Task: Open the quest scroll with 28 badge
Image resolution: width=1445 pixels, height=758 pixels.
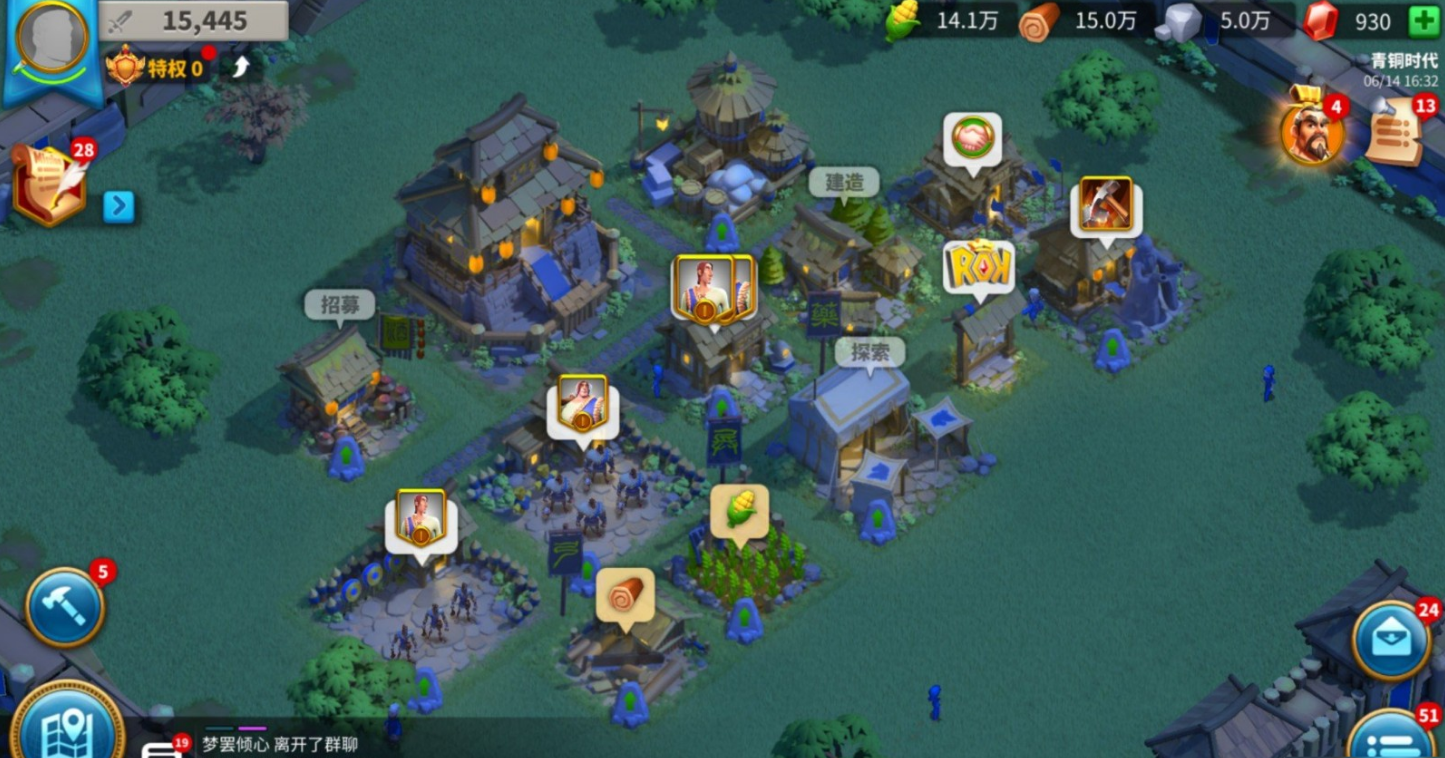Action: [50, 185]
